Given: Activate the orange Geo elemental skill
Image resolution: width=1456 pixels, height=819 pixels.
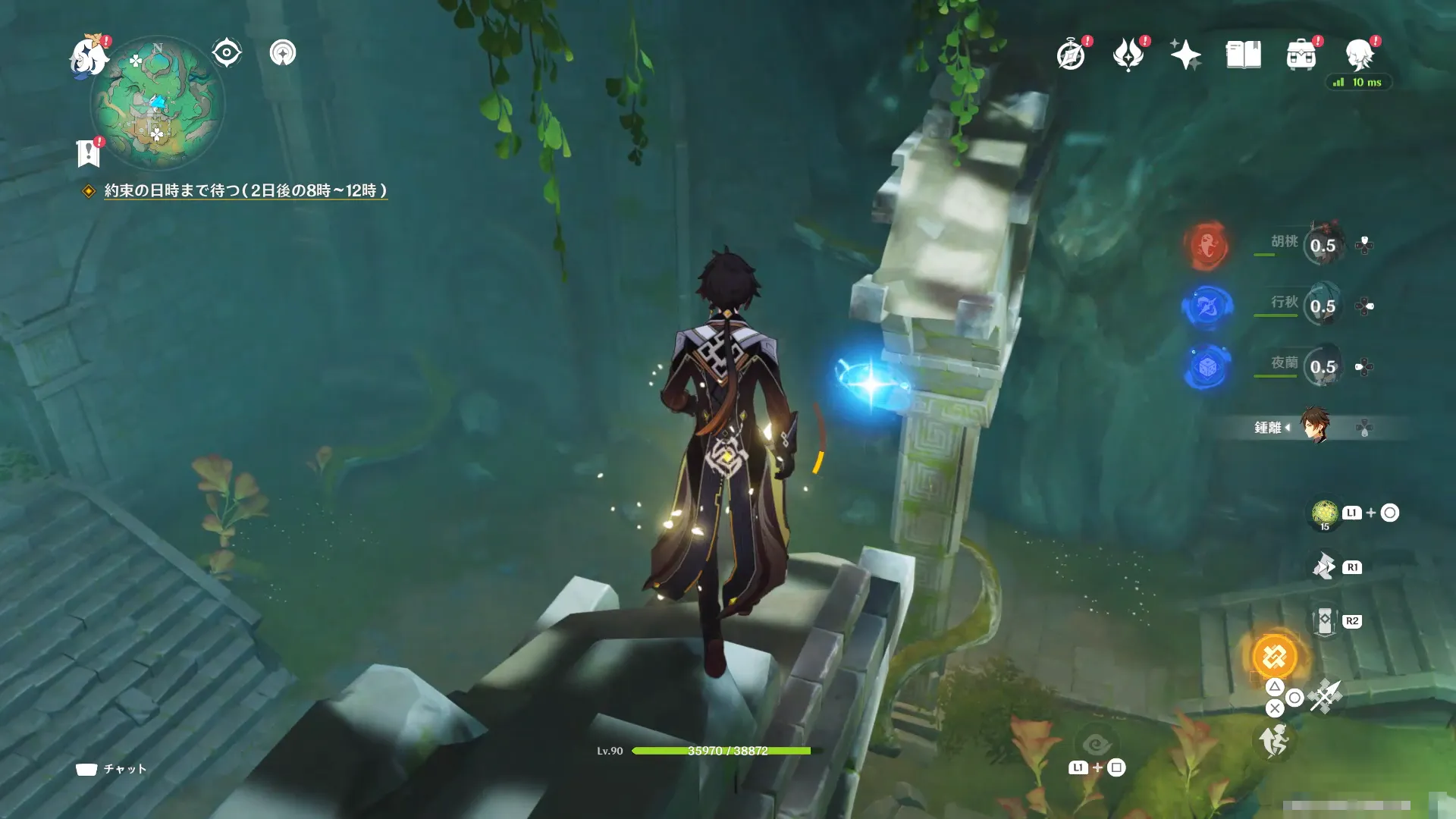Looking at the screenshot, I should (x=1274, y=657).
